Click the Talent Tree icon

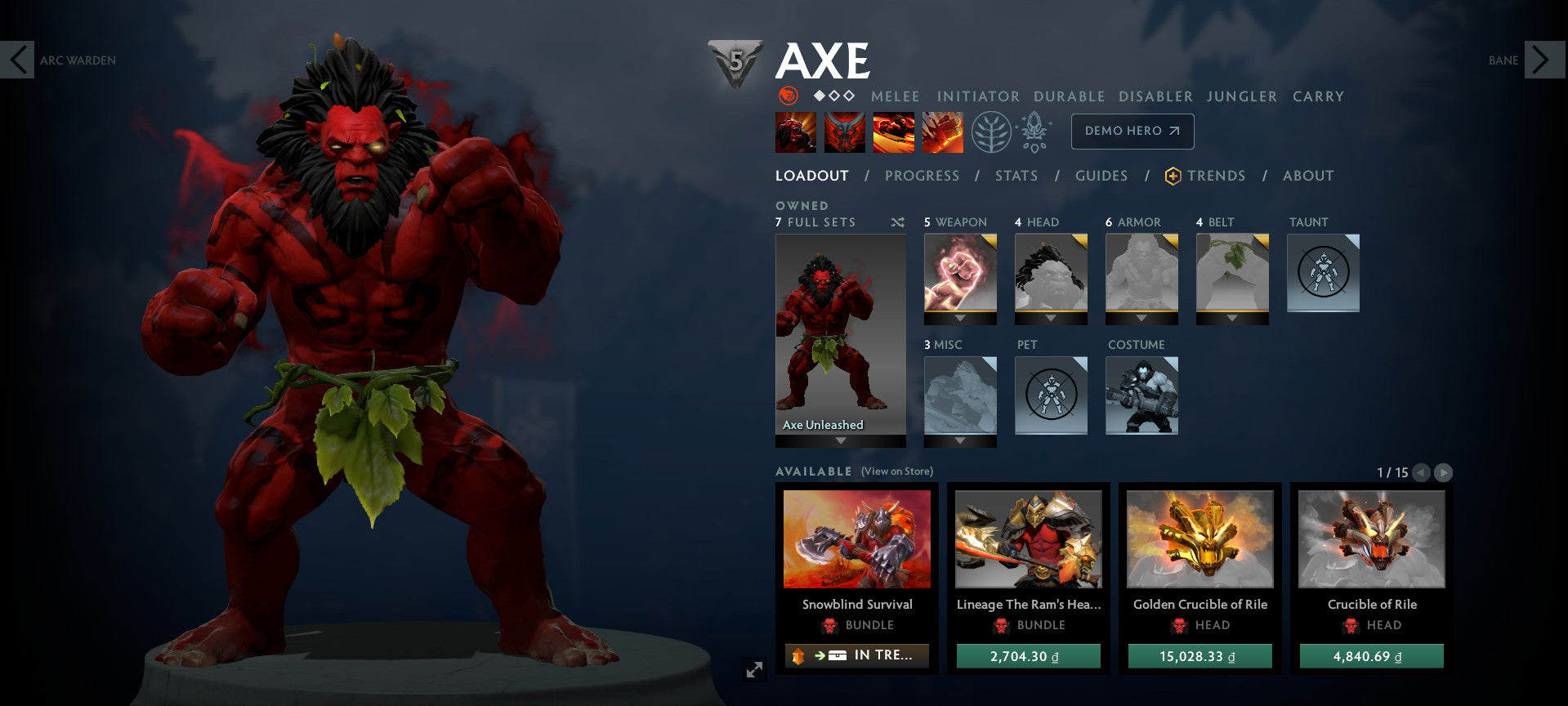pos(989,131)
